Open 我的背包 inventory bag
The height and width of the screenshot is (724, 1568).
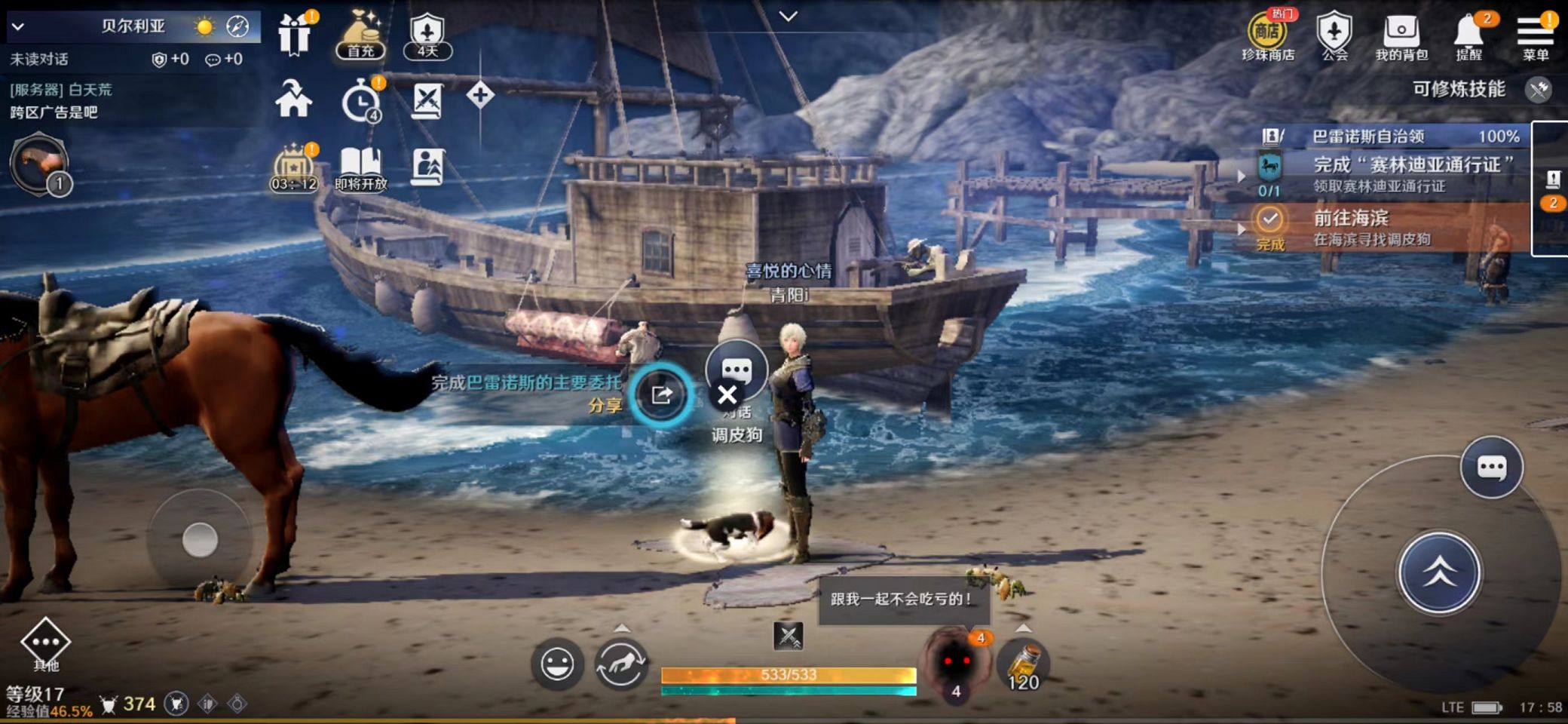[1401, 36]
